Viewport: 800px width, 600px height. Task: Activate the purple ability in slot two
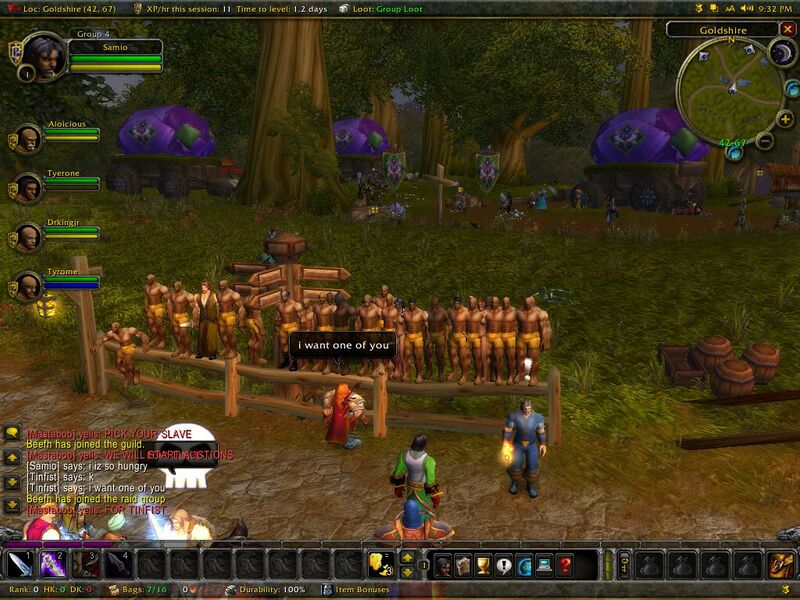click(x=53, y=565)
